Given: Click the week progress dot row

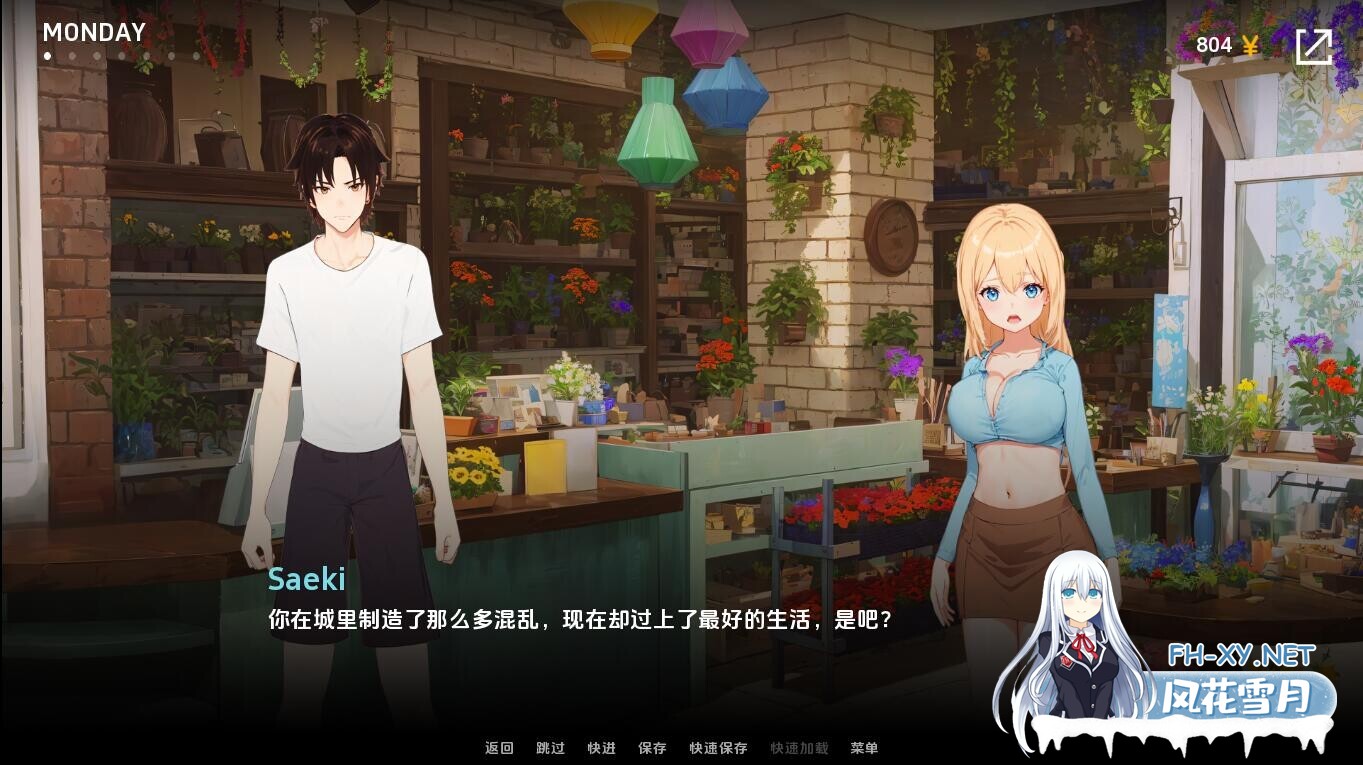Looking at the screenshot, I should click(121, 55).
